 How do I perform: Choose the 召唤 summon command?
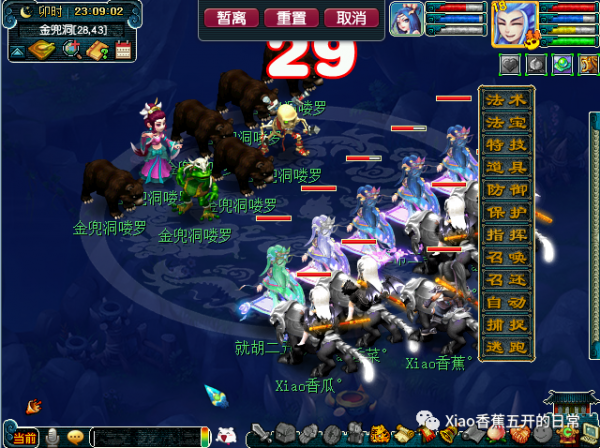coord(506,256)
